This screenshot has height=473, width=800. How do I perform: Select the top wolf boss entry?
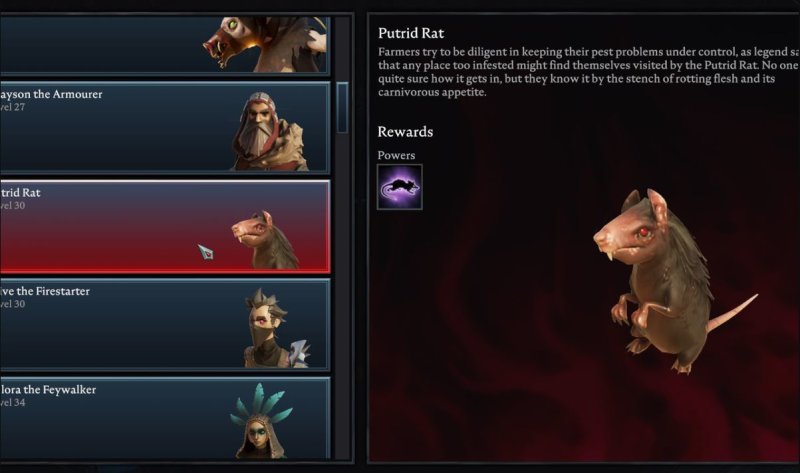[x=165, y=44]
